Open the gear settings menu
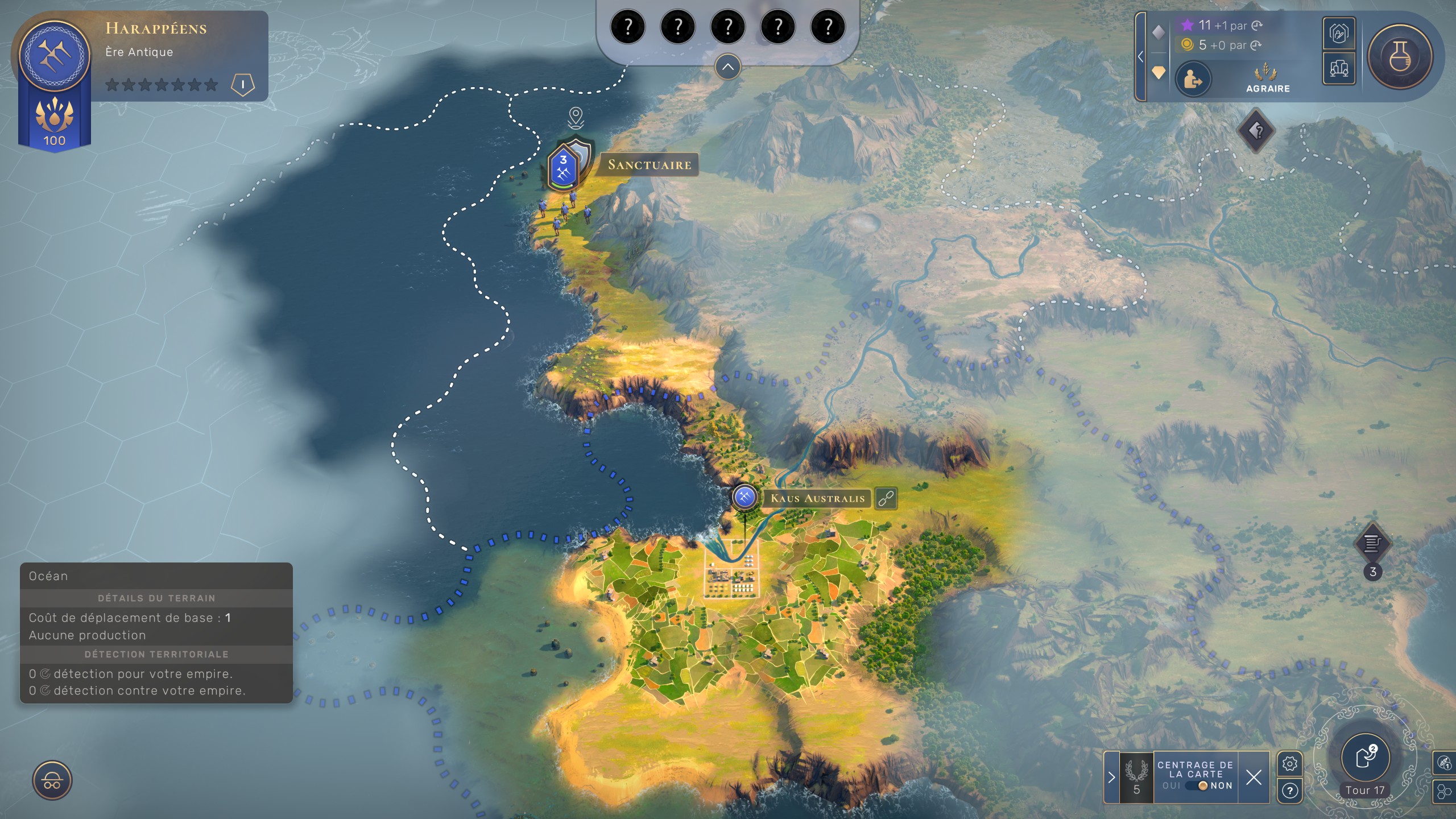The image size is (1456, 819). tap(1289, 763)
